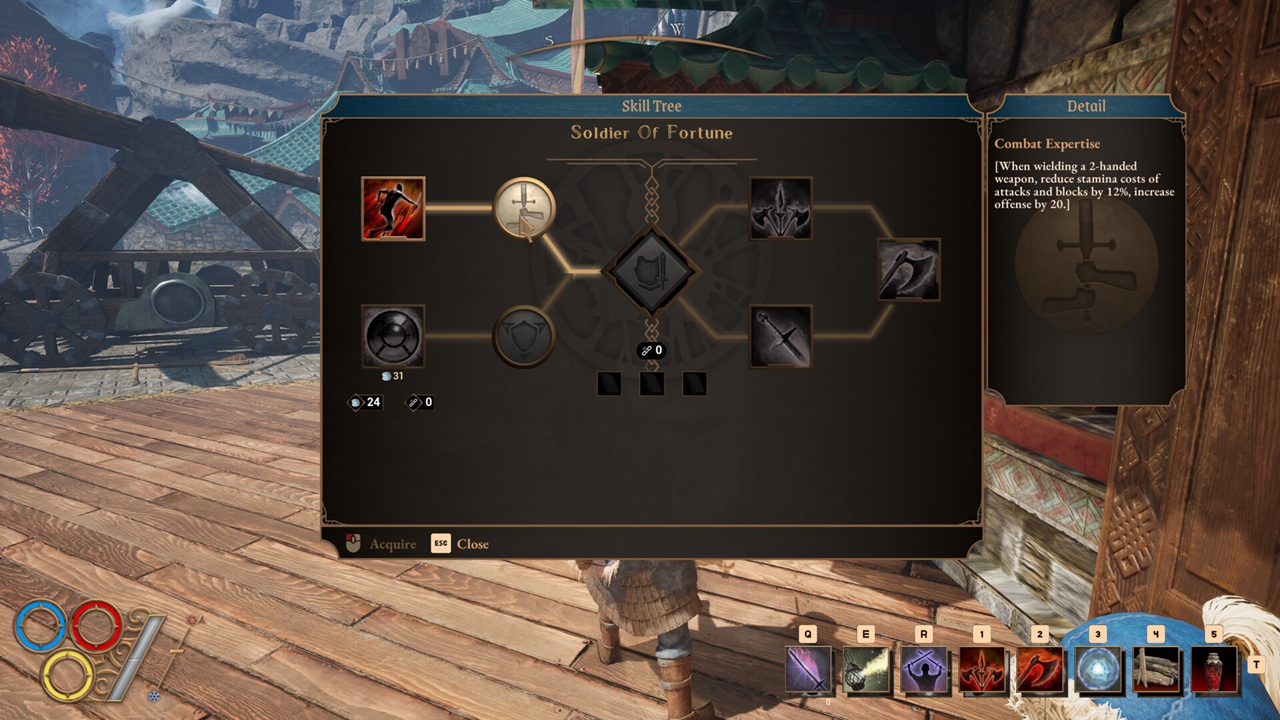Use the red potion jar slot
1280x720 pixels.
[1214, 669]
